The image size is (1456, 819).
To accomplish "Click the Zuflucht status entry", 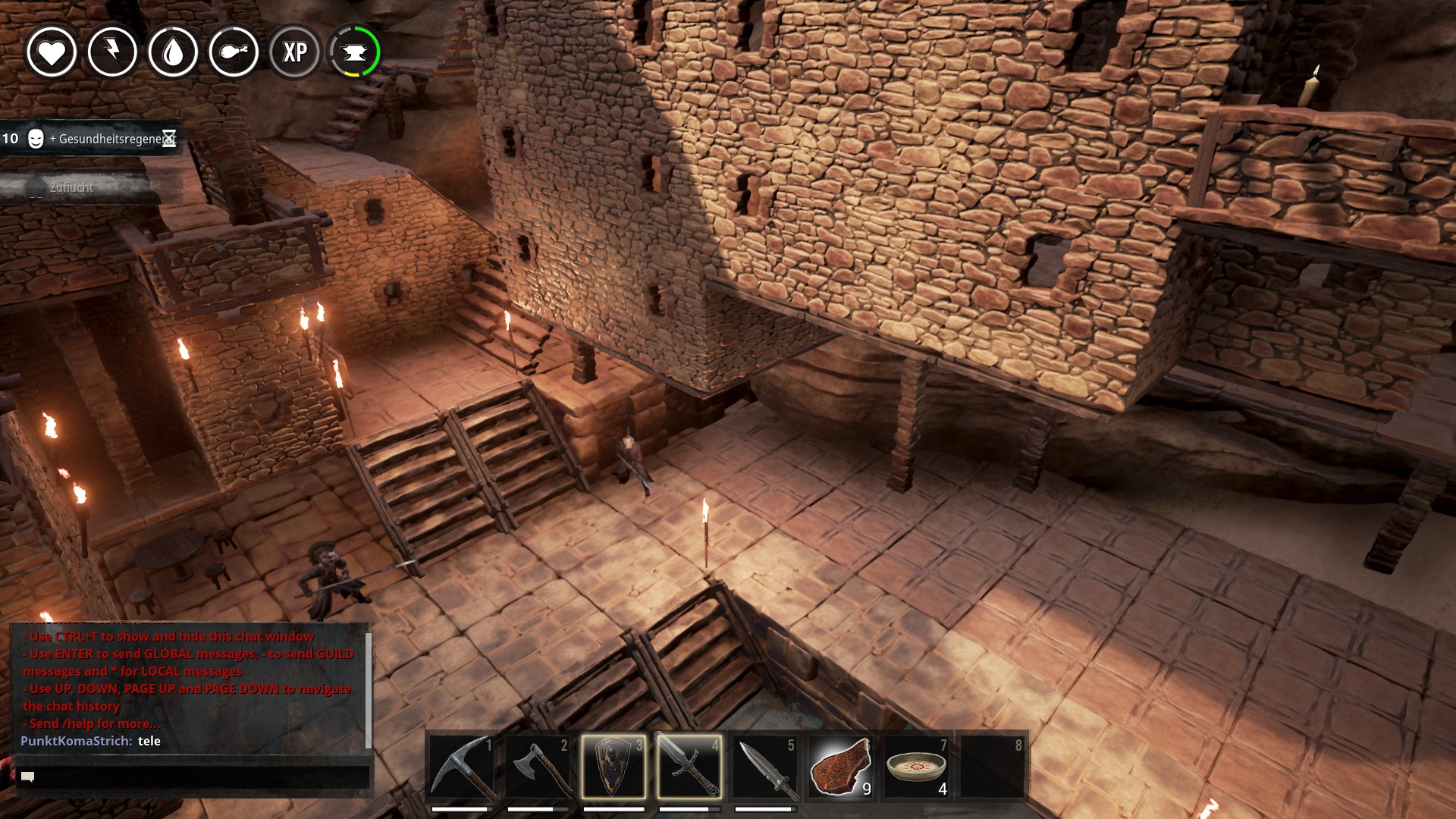I will (72, 187).
